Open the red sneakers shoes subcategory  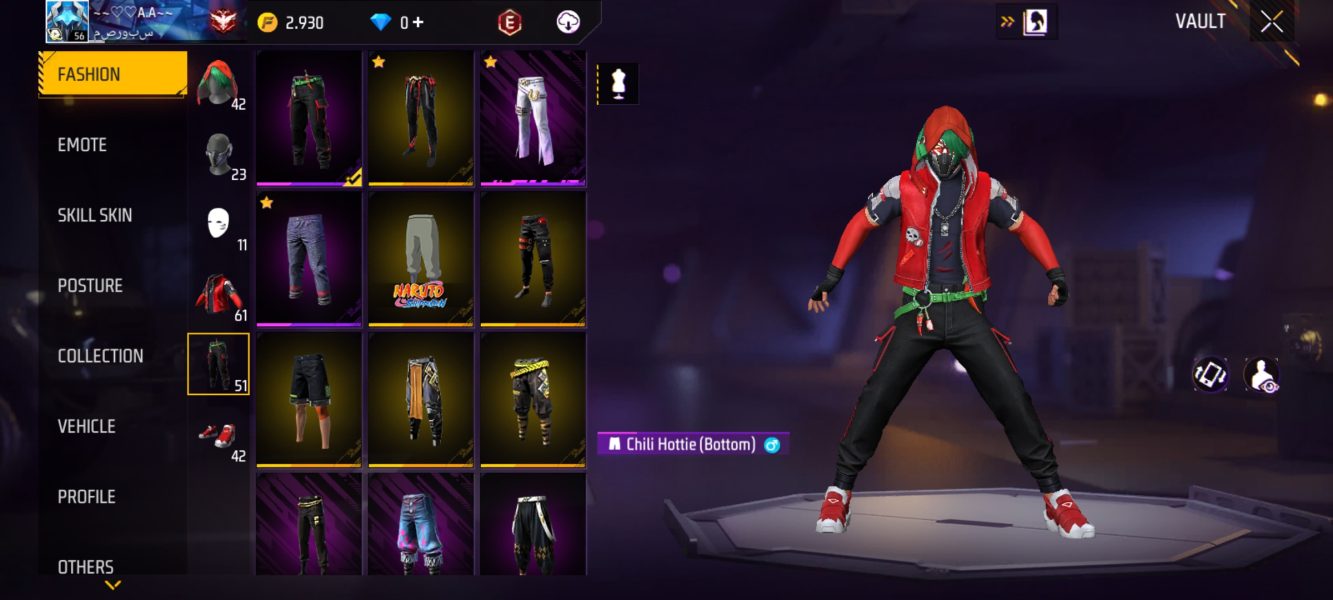tap(218, 435)
